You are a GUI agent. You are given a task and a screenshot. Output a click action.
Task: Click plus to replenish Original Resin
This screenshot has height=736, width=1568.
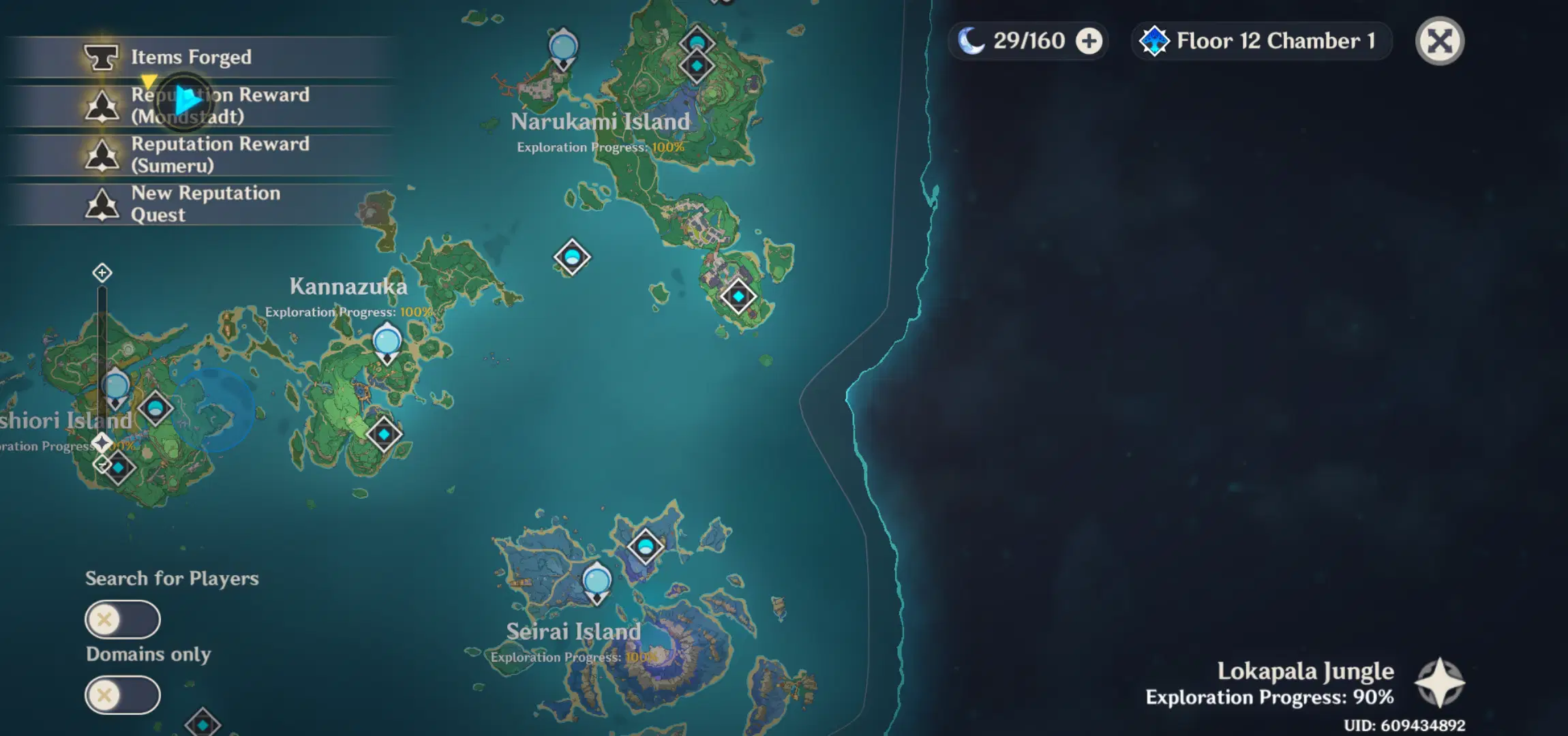point(1089,40)
